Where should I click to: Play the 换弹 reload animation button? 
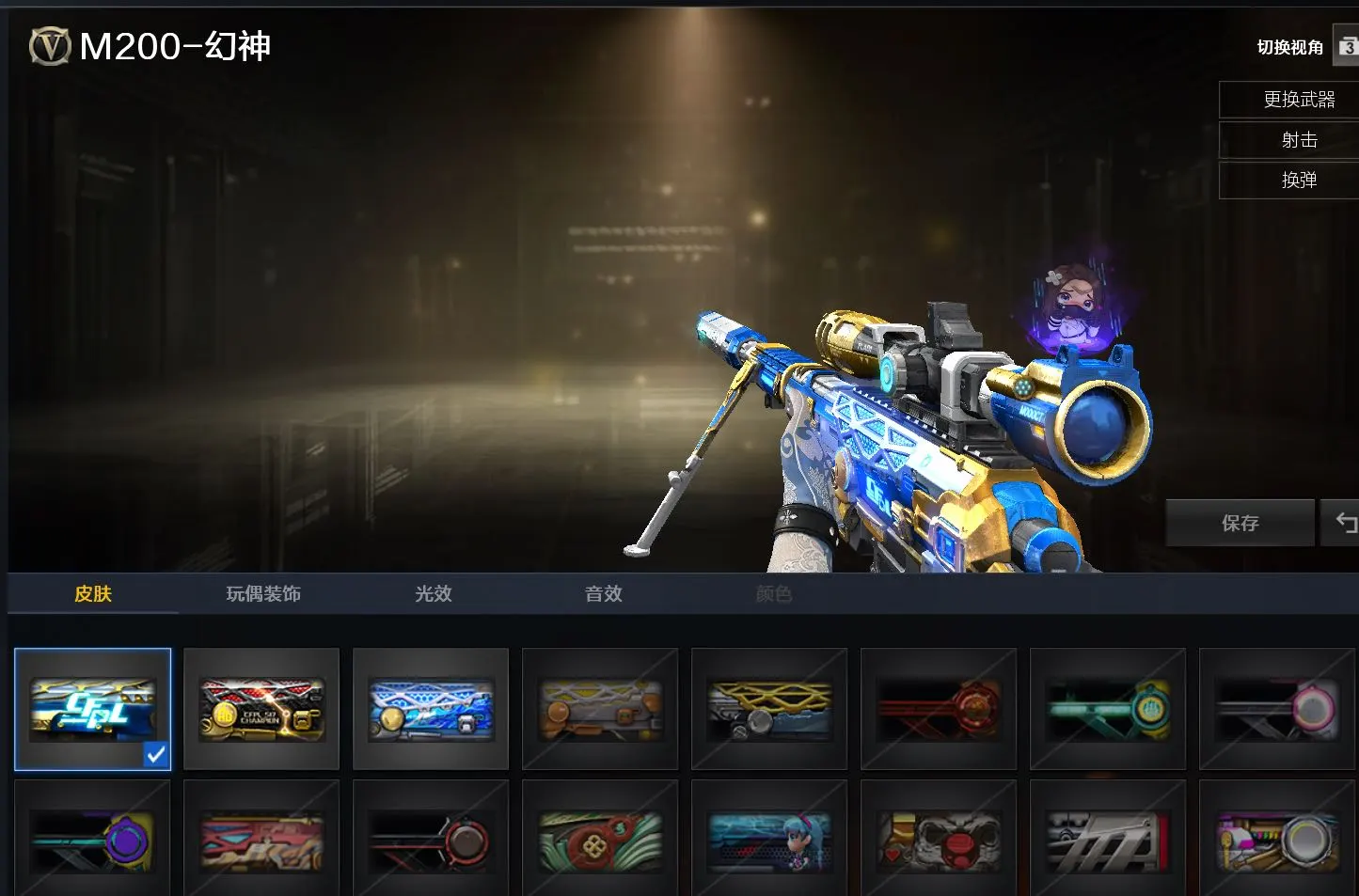point(1299,181)
